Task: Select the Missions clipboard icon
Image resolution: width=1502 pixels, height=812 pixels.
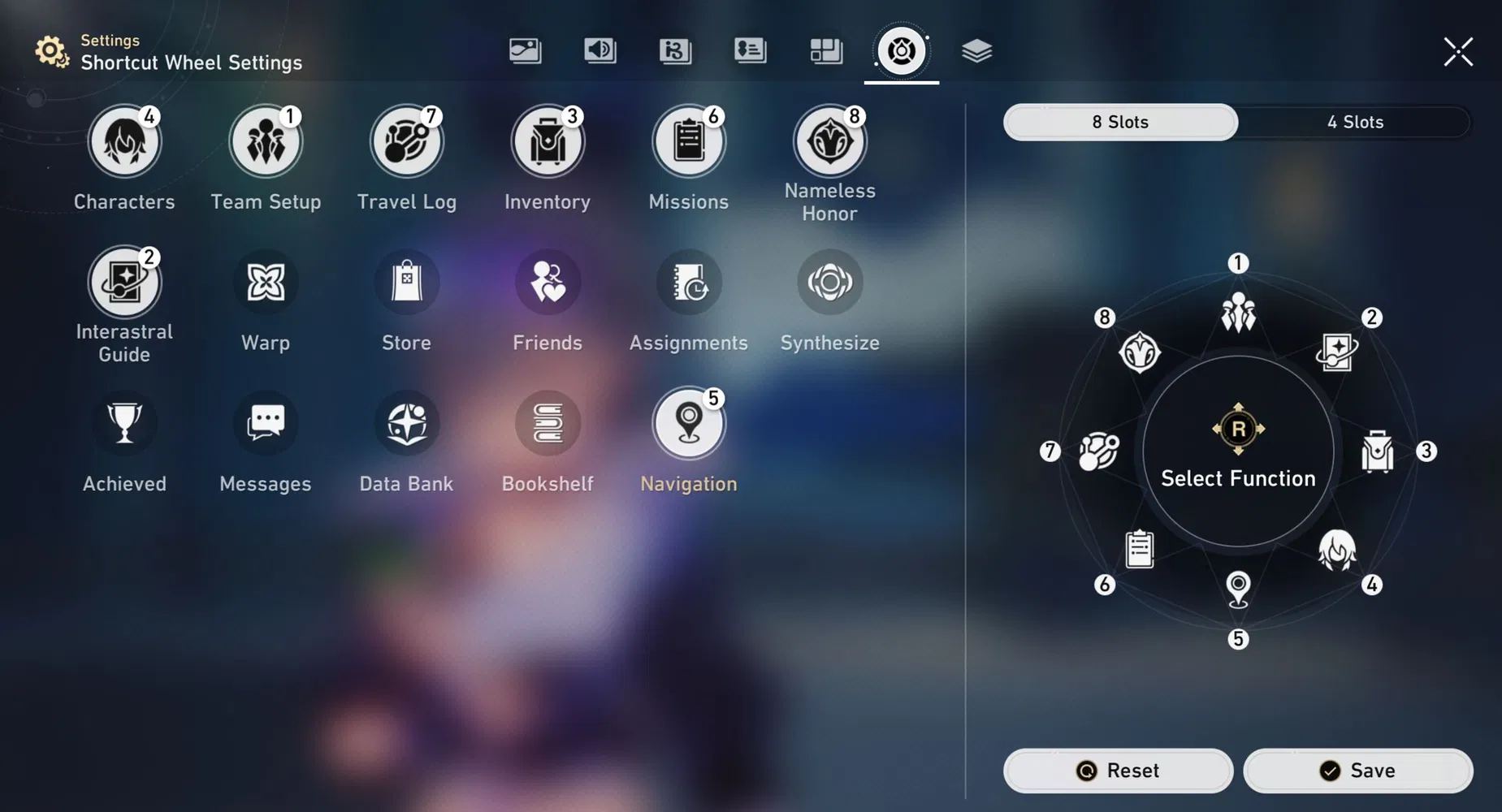Action: point(688,140)
